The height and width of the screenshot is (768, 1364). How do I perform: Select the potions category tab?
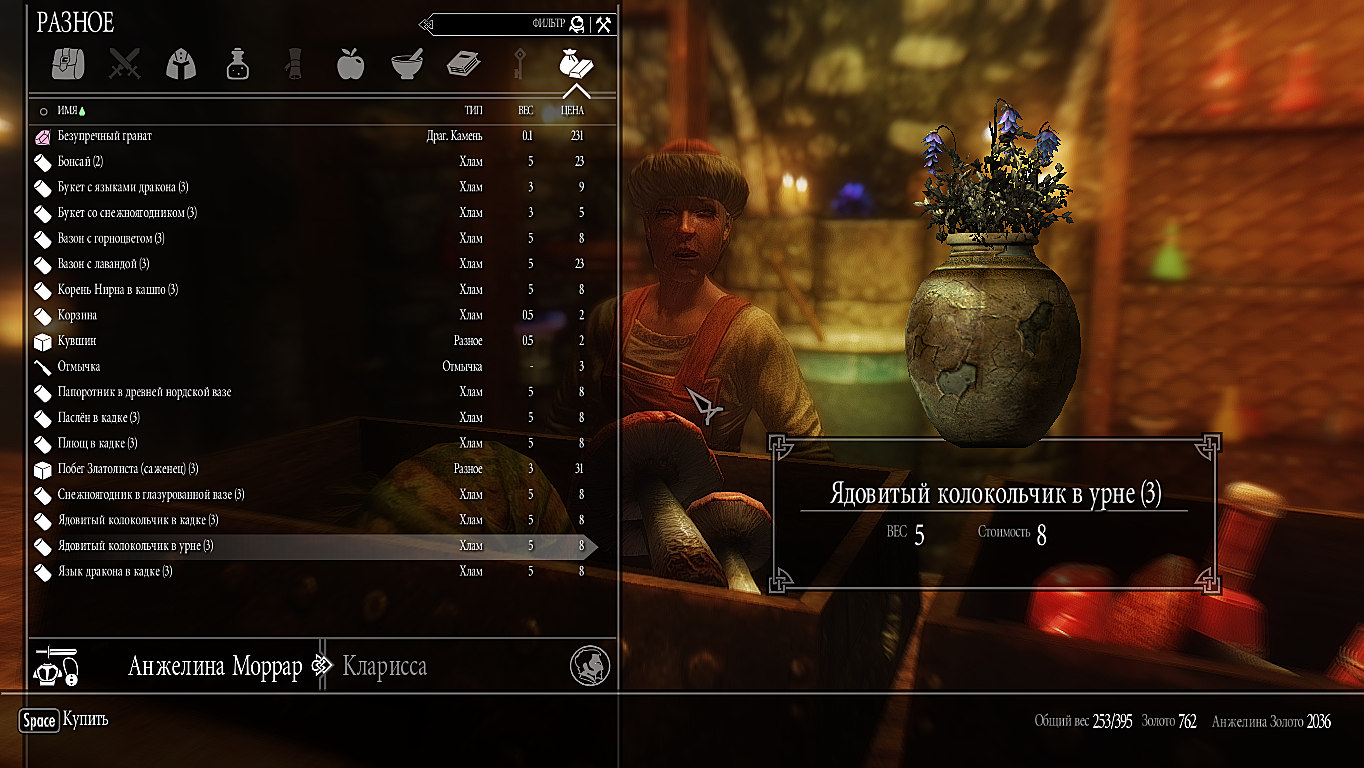238,64
